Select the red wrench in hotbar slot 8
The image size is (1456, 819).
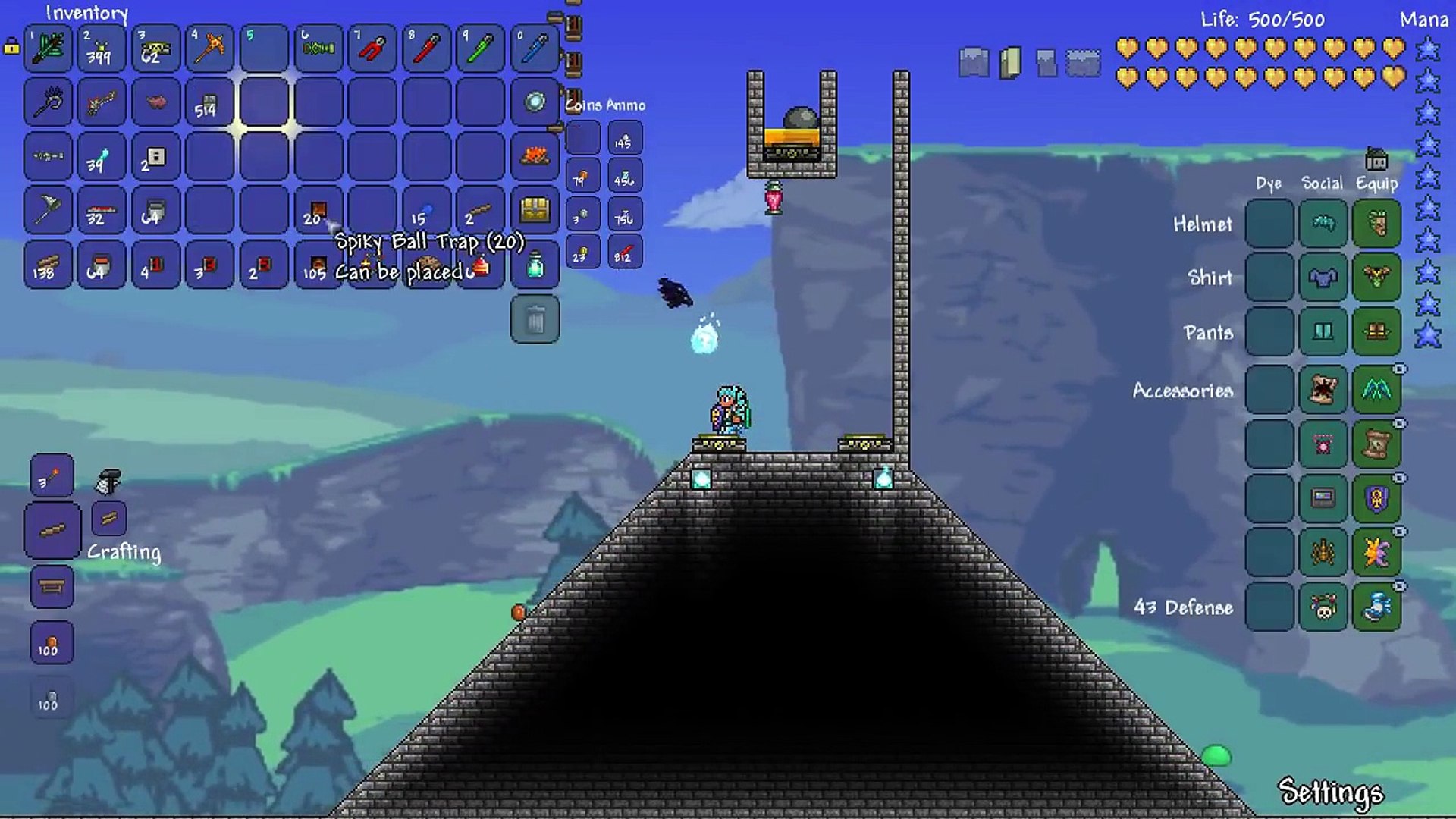click(426, 48)
